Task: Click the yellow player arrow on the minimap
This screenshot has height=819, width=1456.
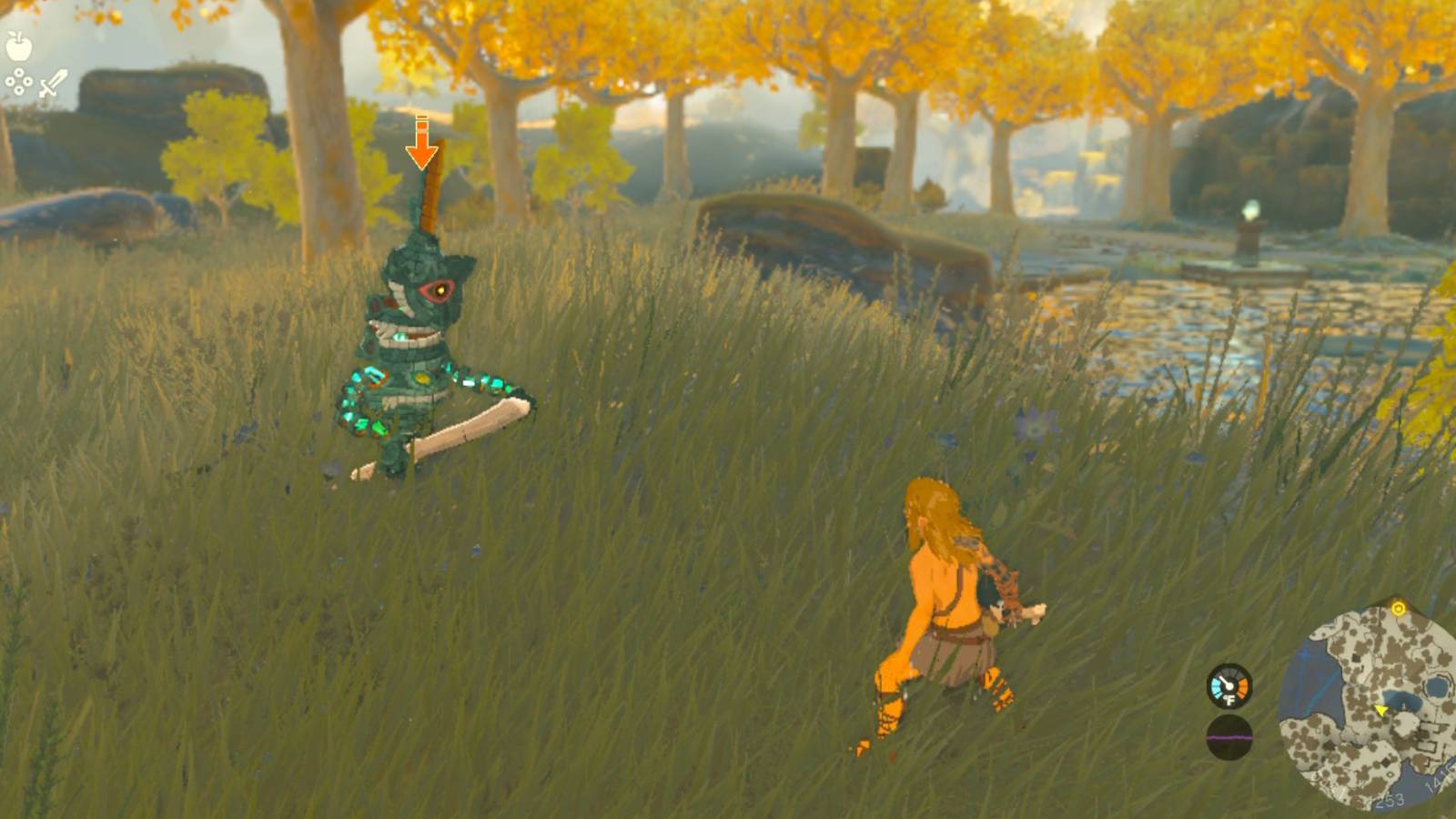Action: [x=1380, y=710]
